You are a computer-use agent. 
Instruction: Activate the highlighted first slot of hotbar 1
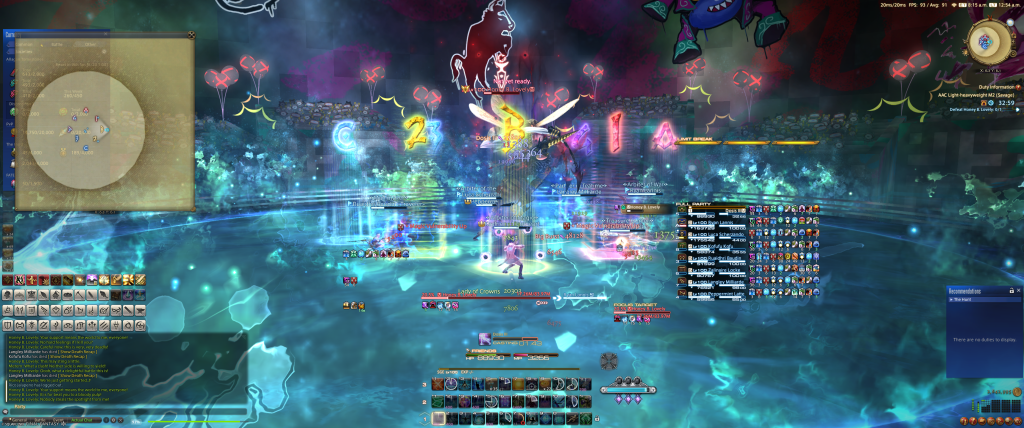(x=439, y=419)
